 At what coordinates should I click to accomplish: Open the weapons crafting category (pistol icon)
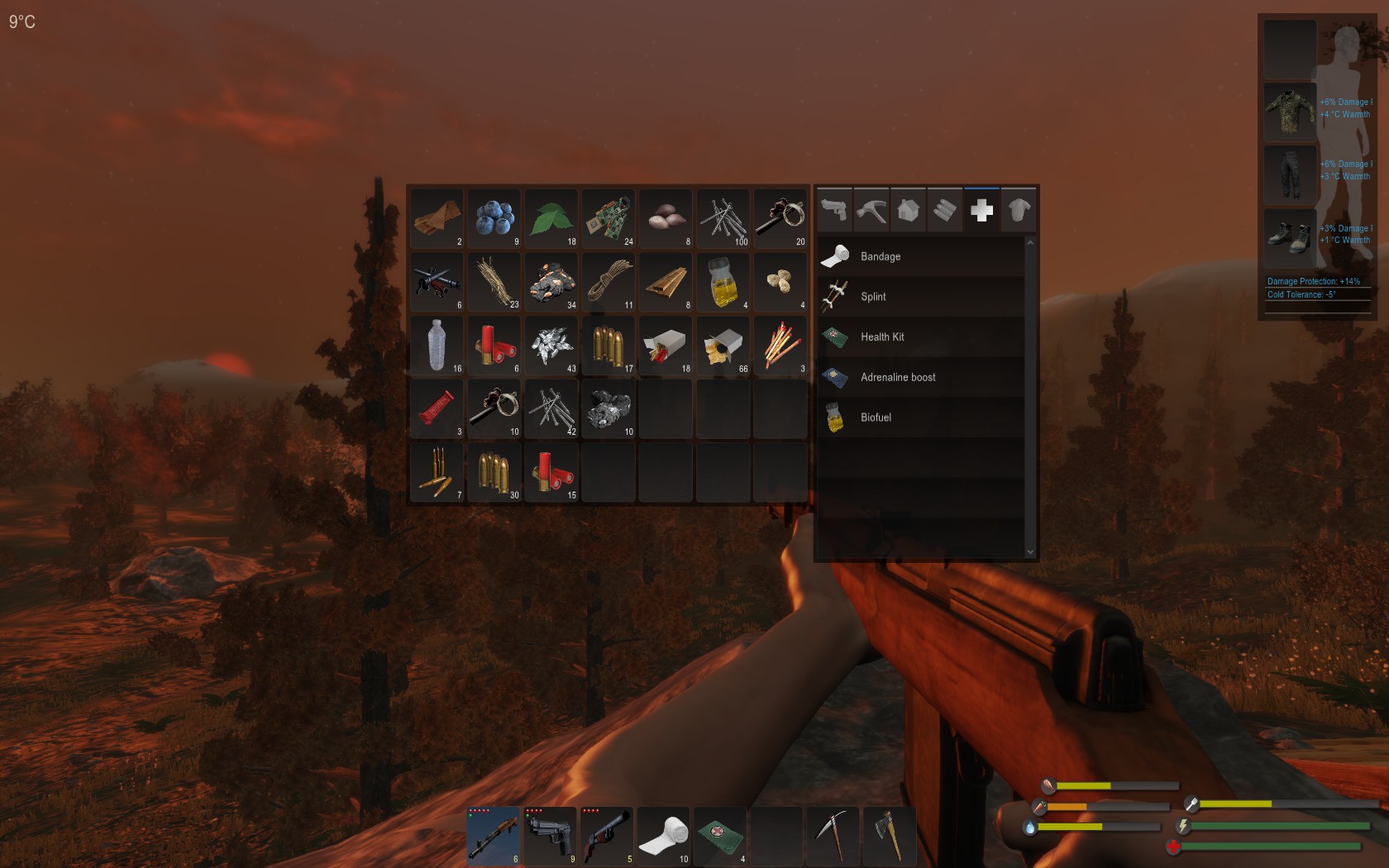833,210
